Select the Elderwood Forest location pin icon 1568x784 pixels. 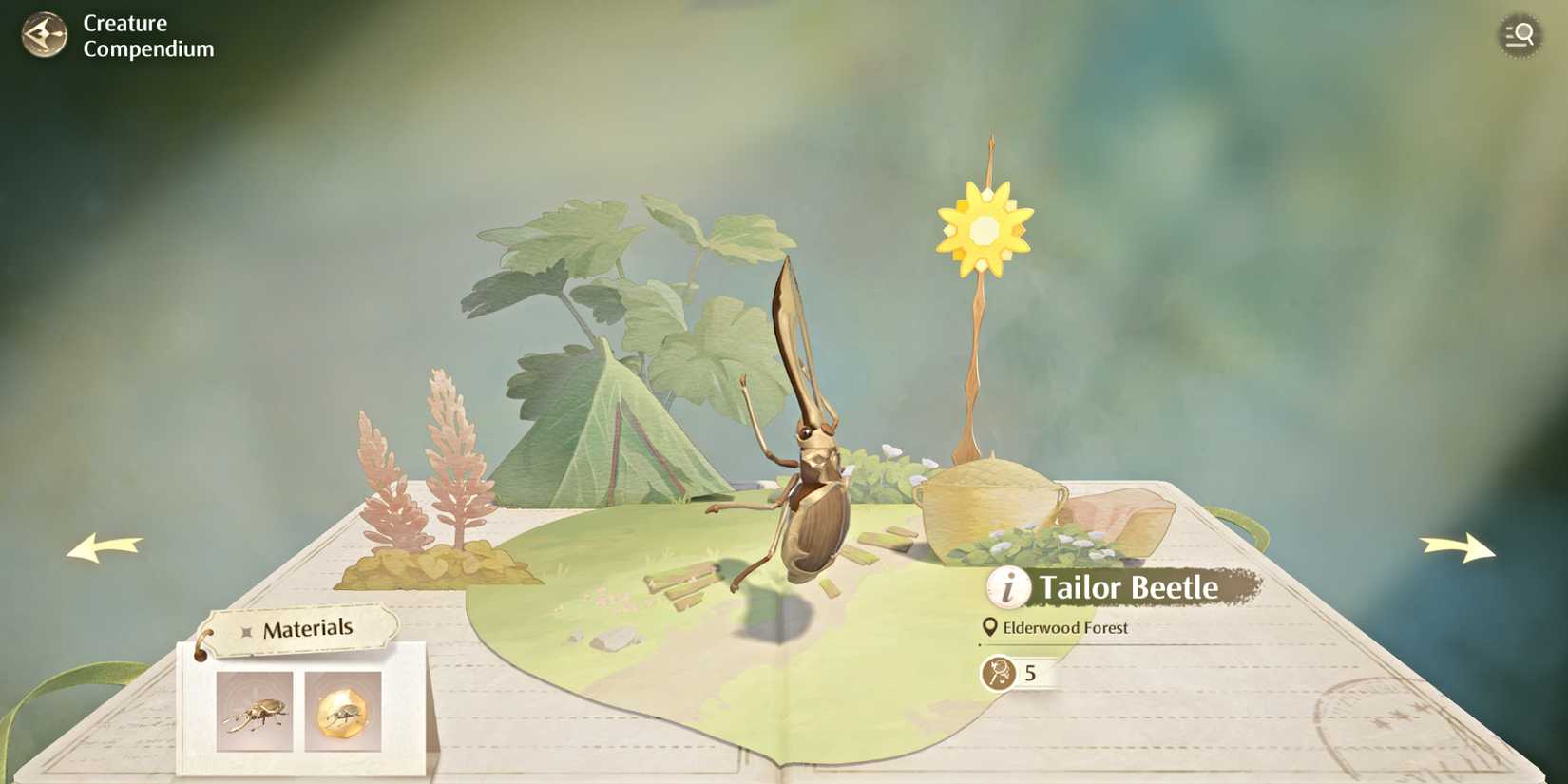coord(991,627)
